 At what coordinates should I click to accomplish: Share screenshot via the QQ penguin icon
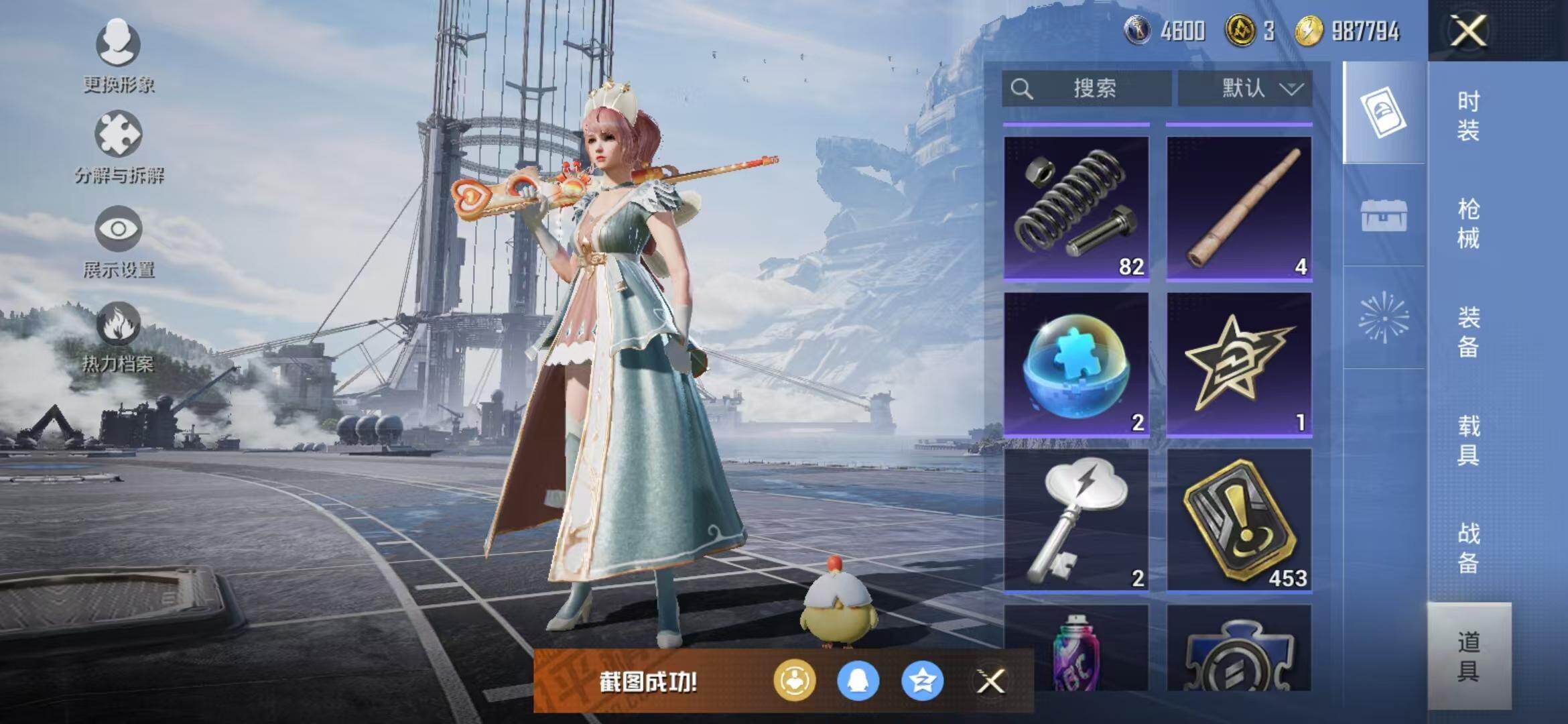[x=858, y=681]
